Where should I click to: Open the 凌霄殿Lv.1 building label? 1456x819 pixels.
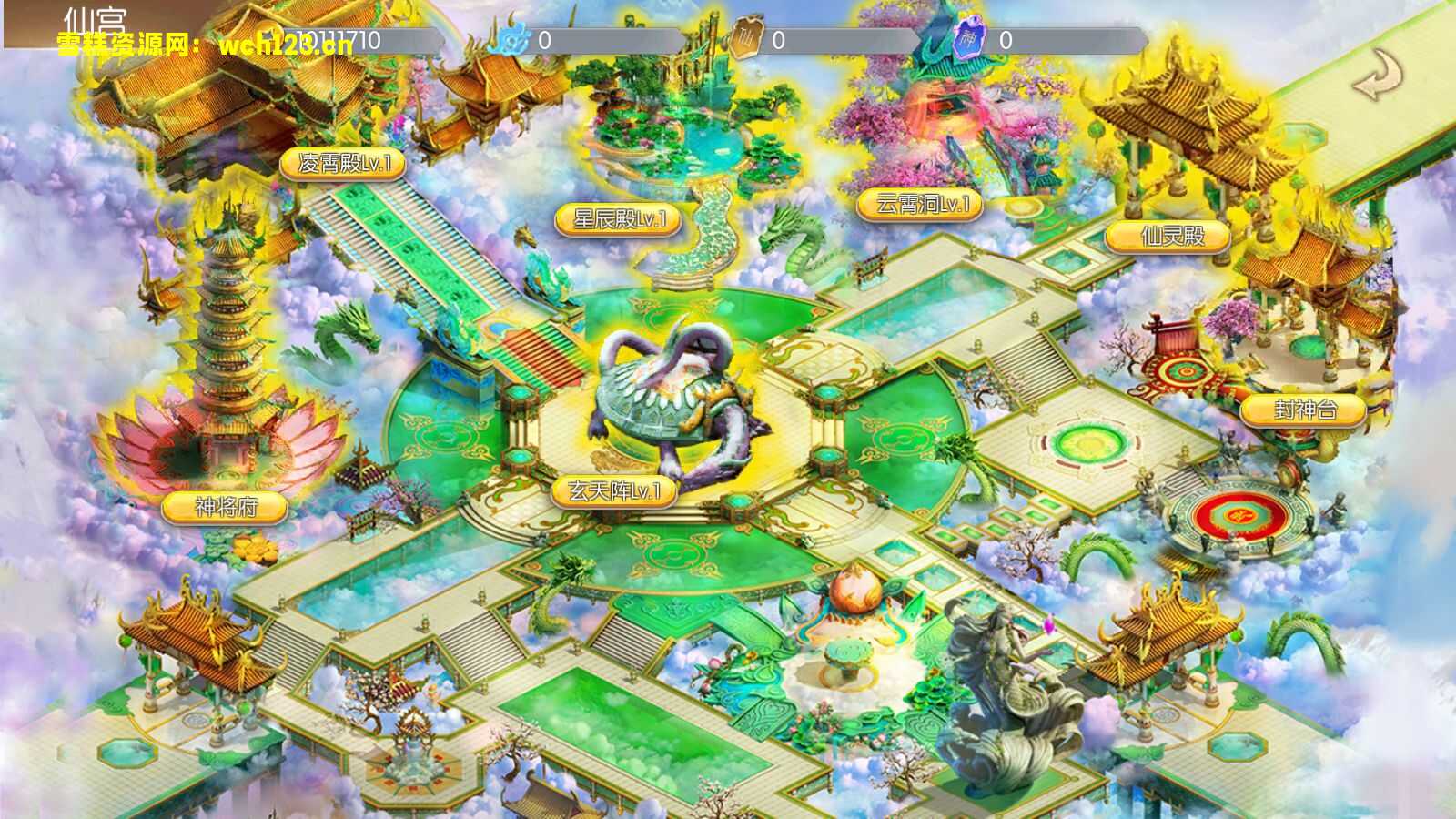[x=342, y=164]
